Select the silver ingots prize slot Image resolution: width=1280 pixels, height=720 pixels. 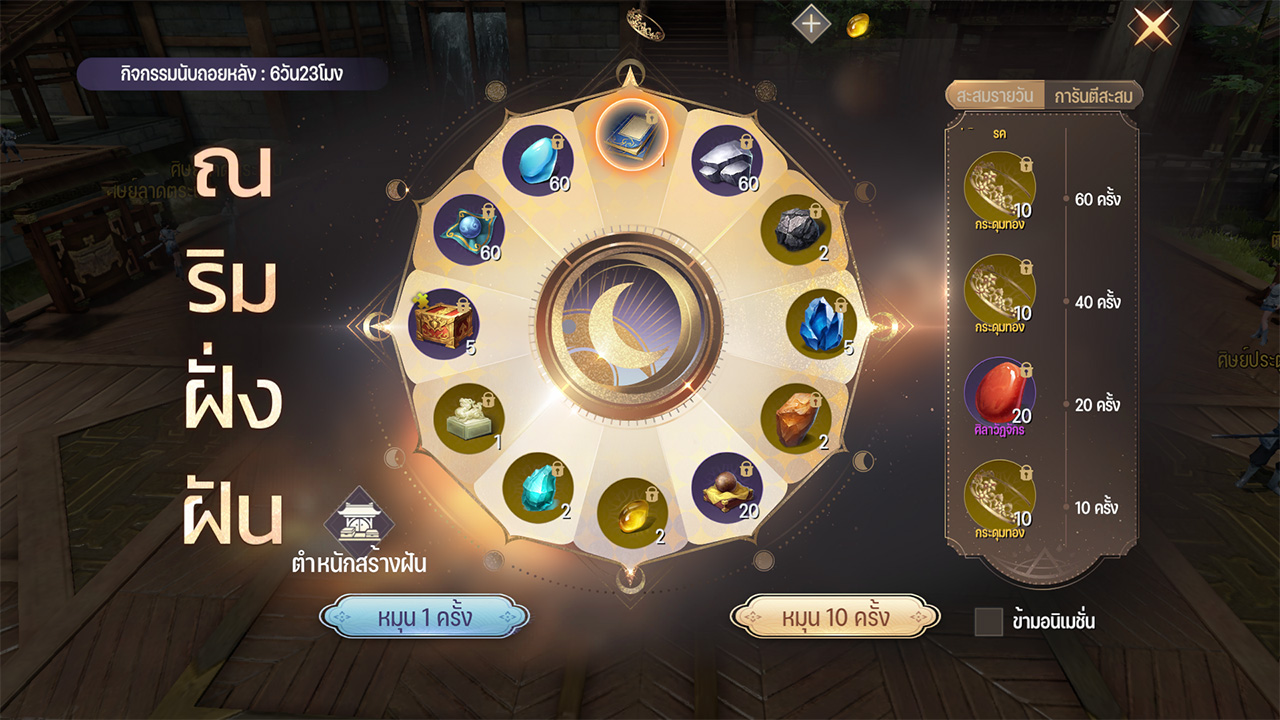[727, 161]
